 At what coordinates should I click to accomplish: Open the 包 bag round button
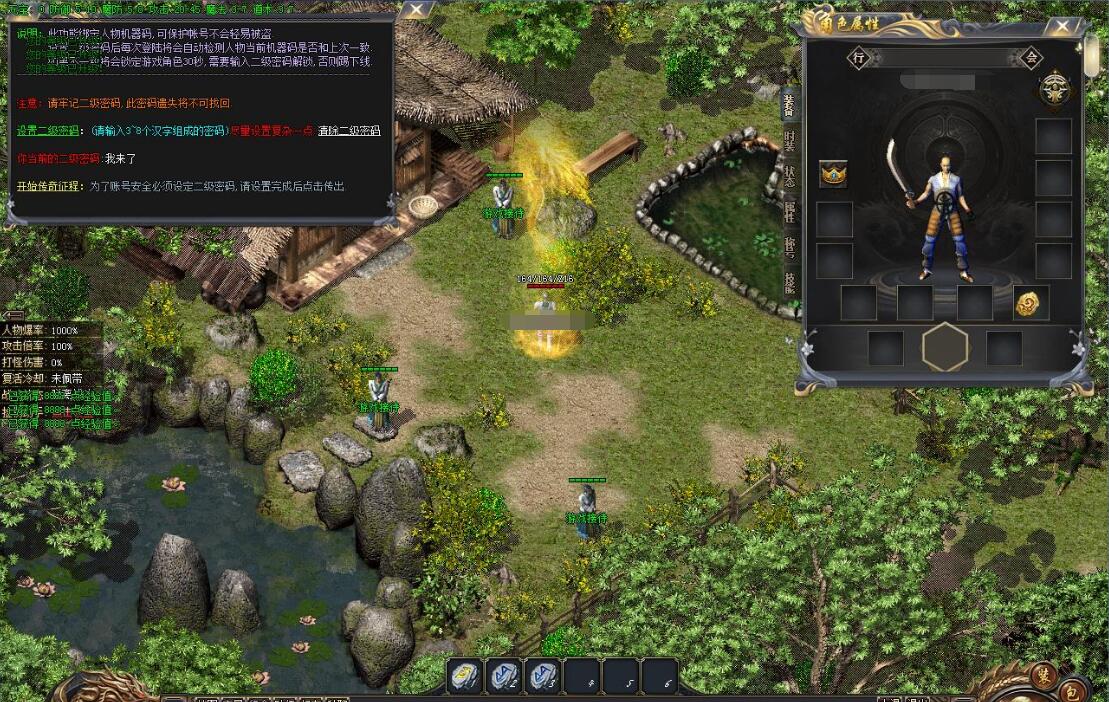pos(1071,689)
